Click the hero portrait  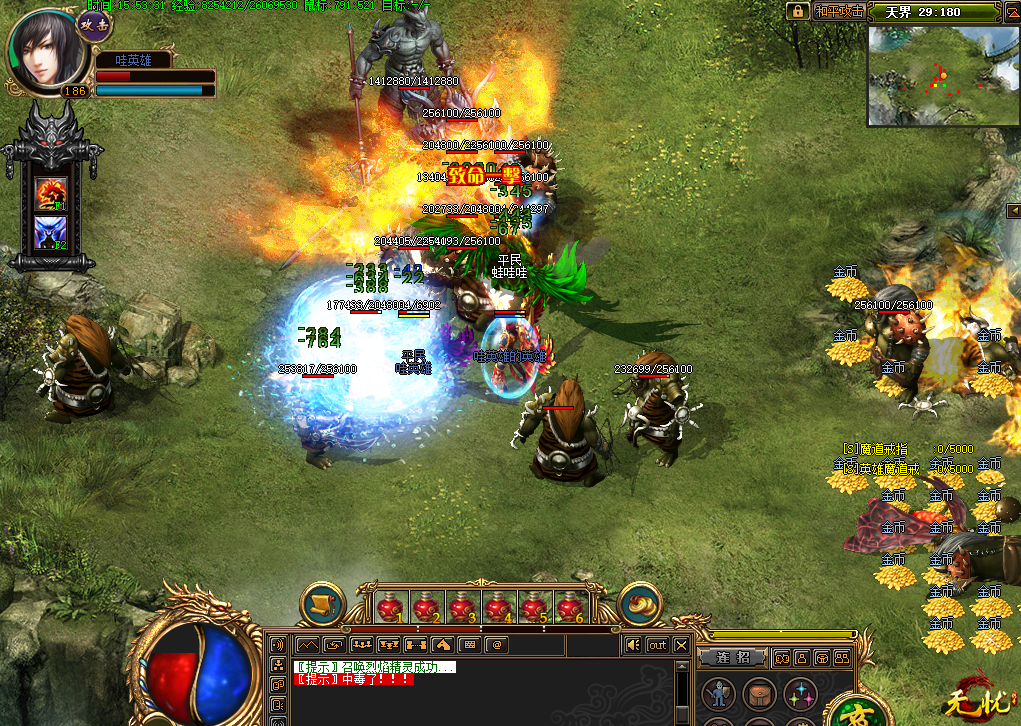(x=42, y=50)
